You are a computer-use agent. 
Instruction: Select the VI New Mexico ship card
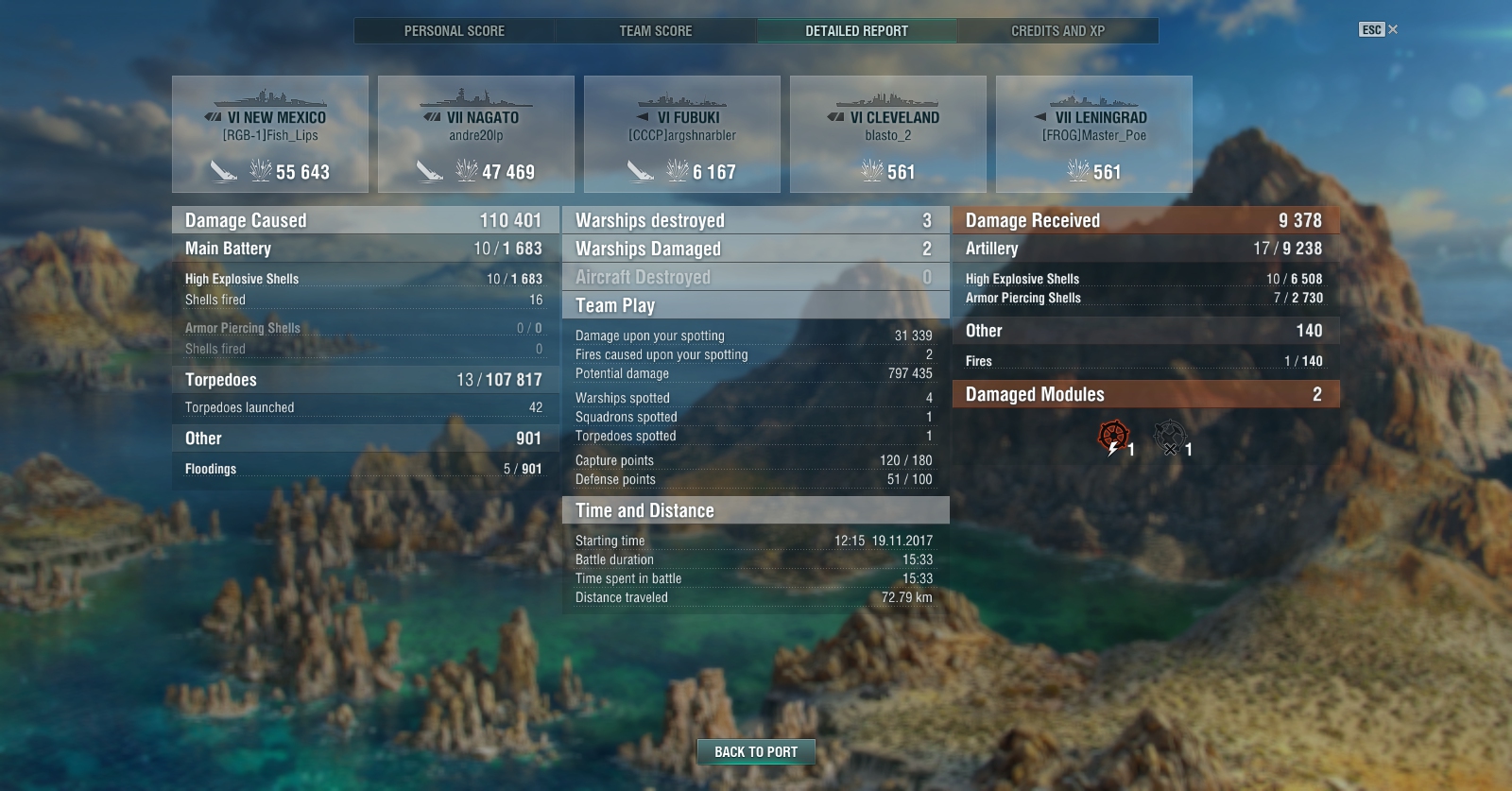pyautogui.click(x=270, y=134)
